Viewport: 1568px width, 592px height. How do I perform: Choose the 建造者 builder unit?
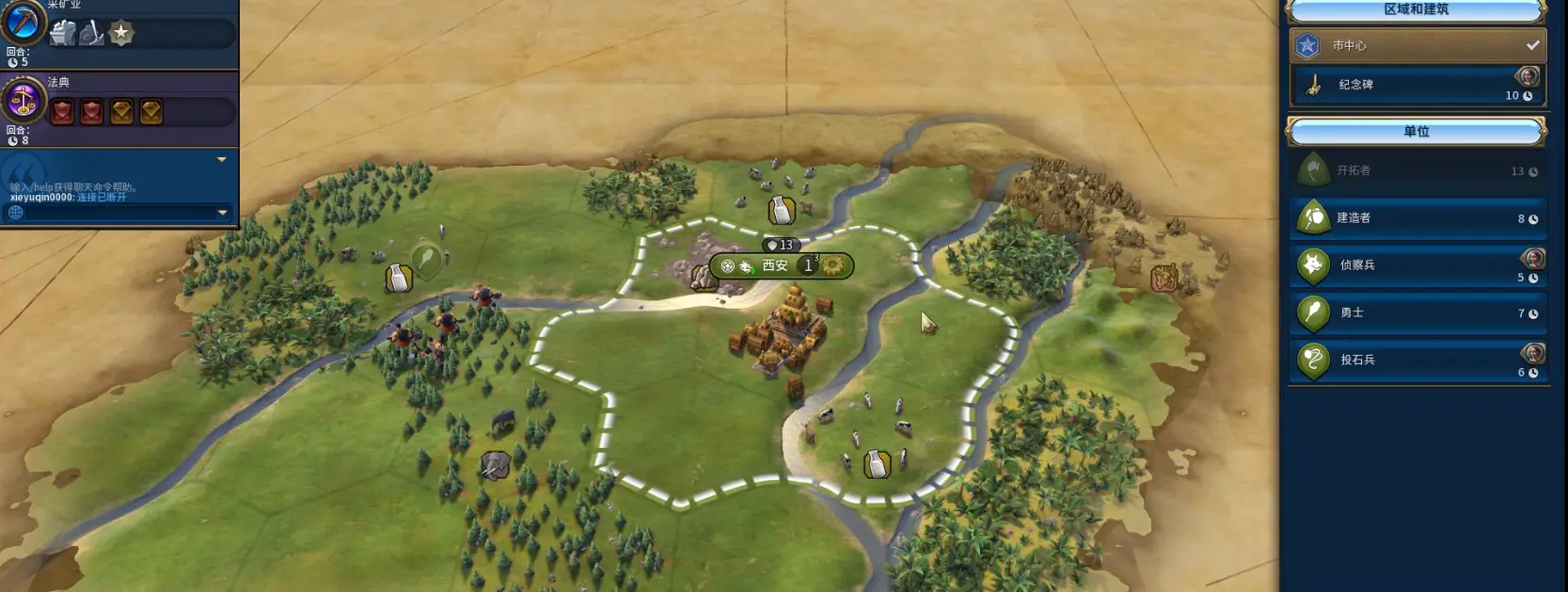(1416, 217)
